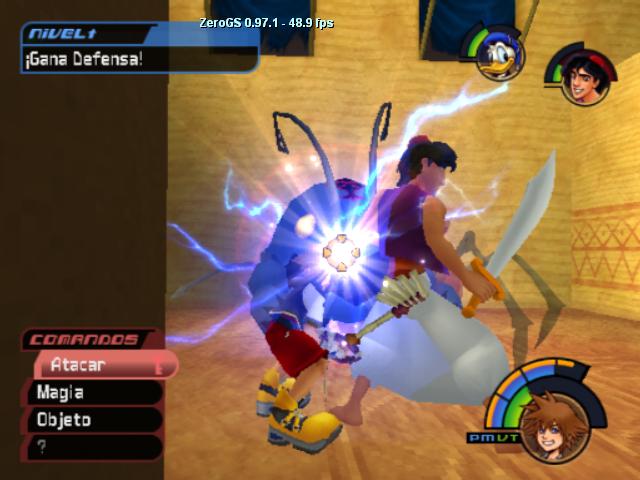640x480 pixels.
Task: Select the Atacar command
Action: (x=100, y=366)
